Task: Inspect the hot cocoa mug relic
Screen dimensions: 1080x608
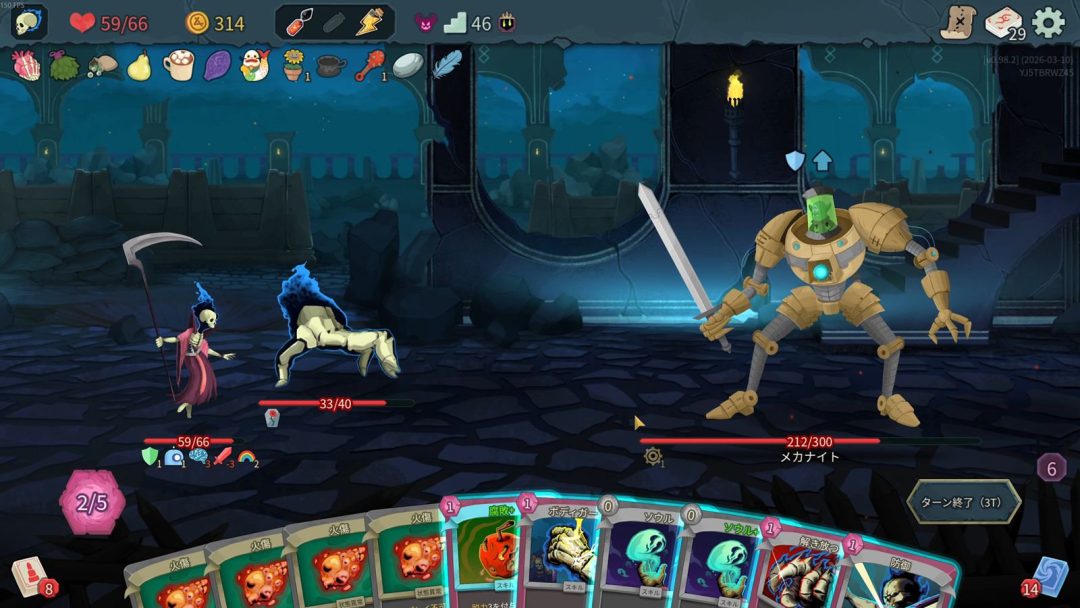Action: tap(178, 66)
